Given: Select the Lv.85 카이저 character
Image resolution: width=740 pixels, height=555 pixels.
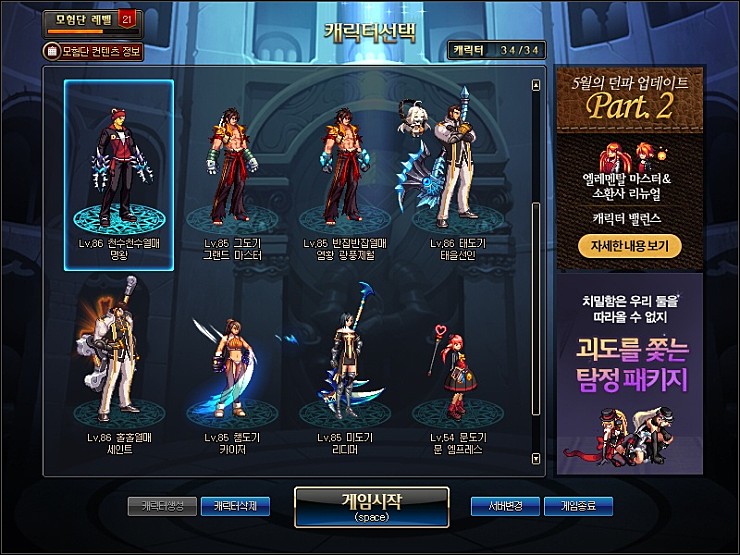Looking at the screenshot, I should coord(232,368).
